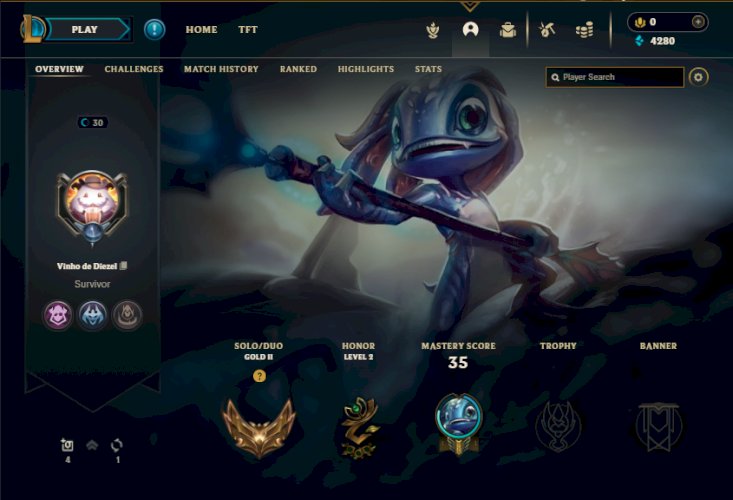Click the PLAY button

[85, 29]
